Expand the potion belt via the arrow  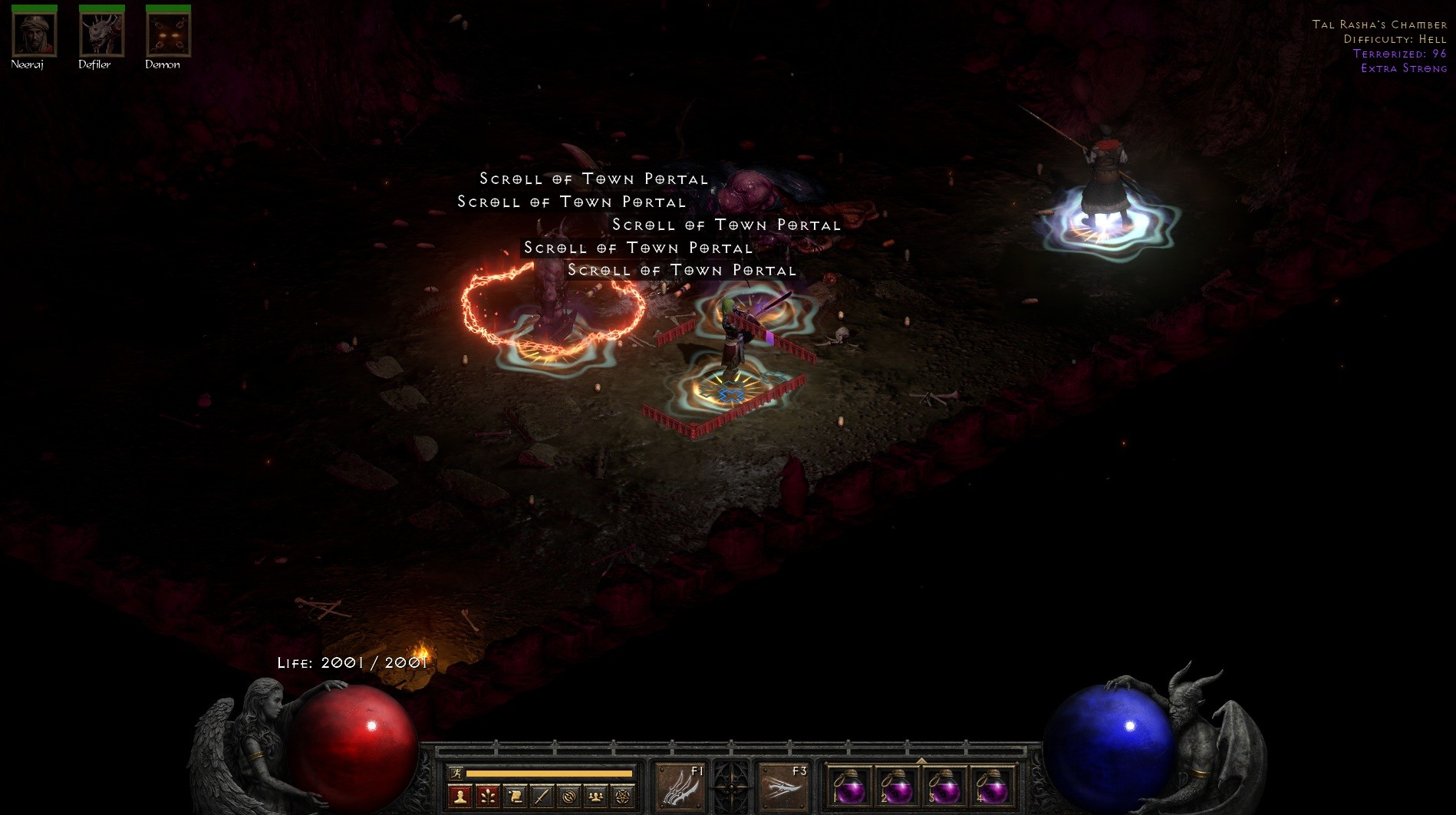[x=921, y=761]
